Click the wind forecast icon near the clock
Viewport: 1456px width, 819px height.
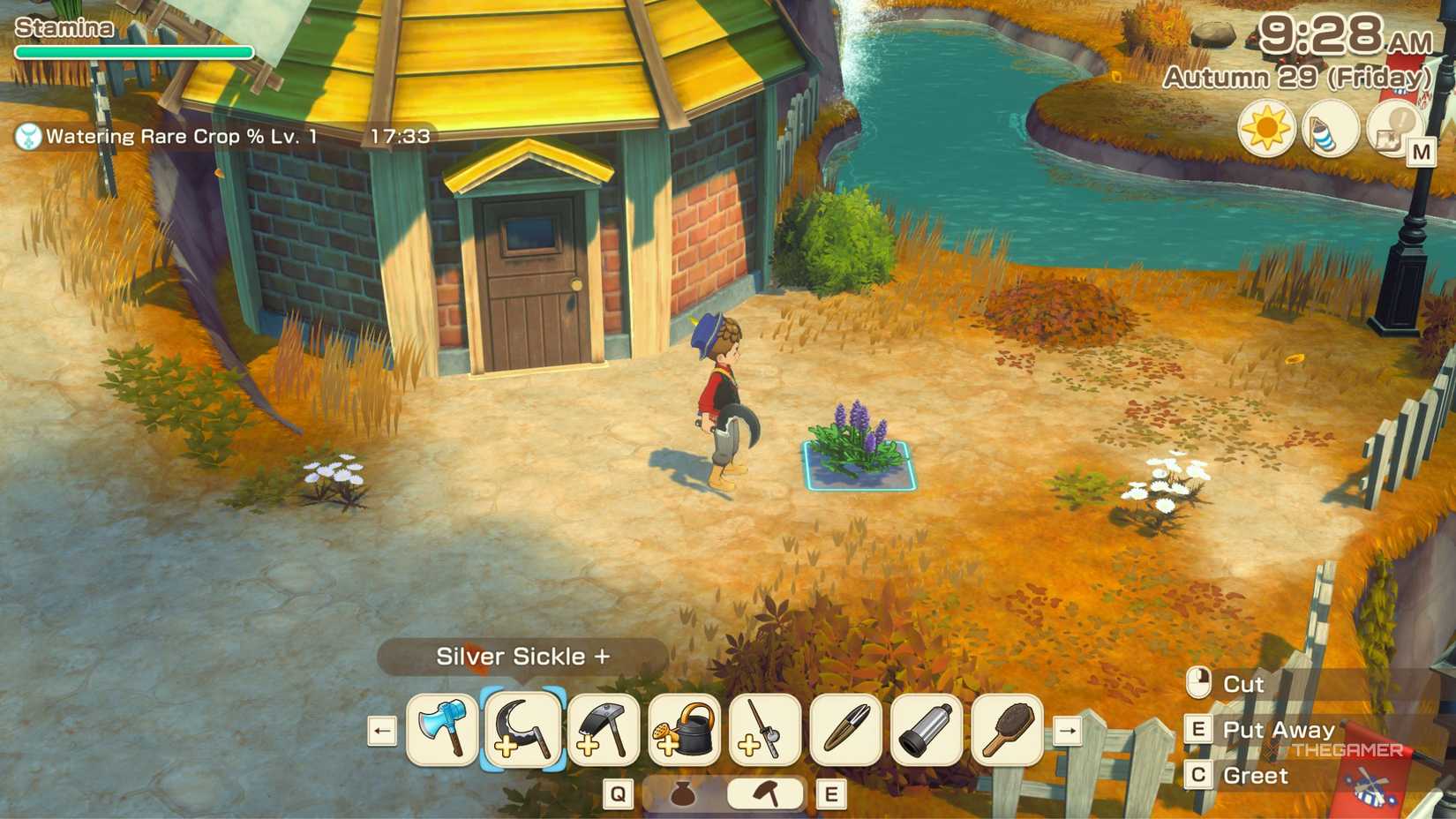[x=1329, y=127]
